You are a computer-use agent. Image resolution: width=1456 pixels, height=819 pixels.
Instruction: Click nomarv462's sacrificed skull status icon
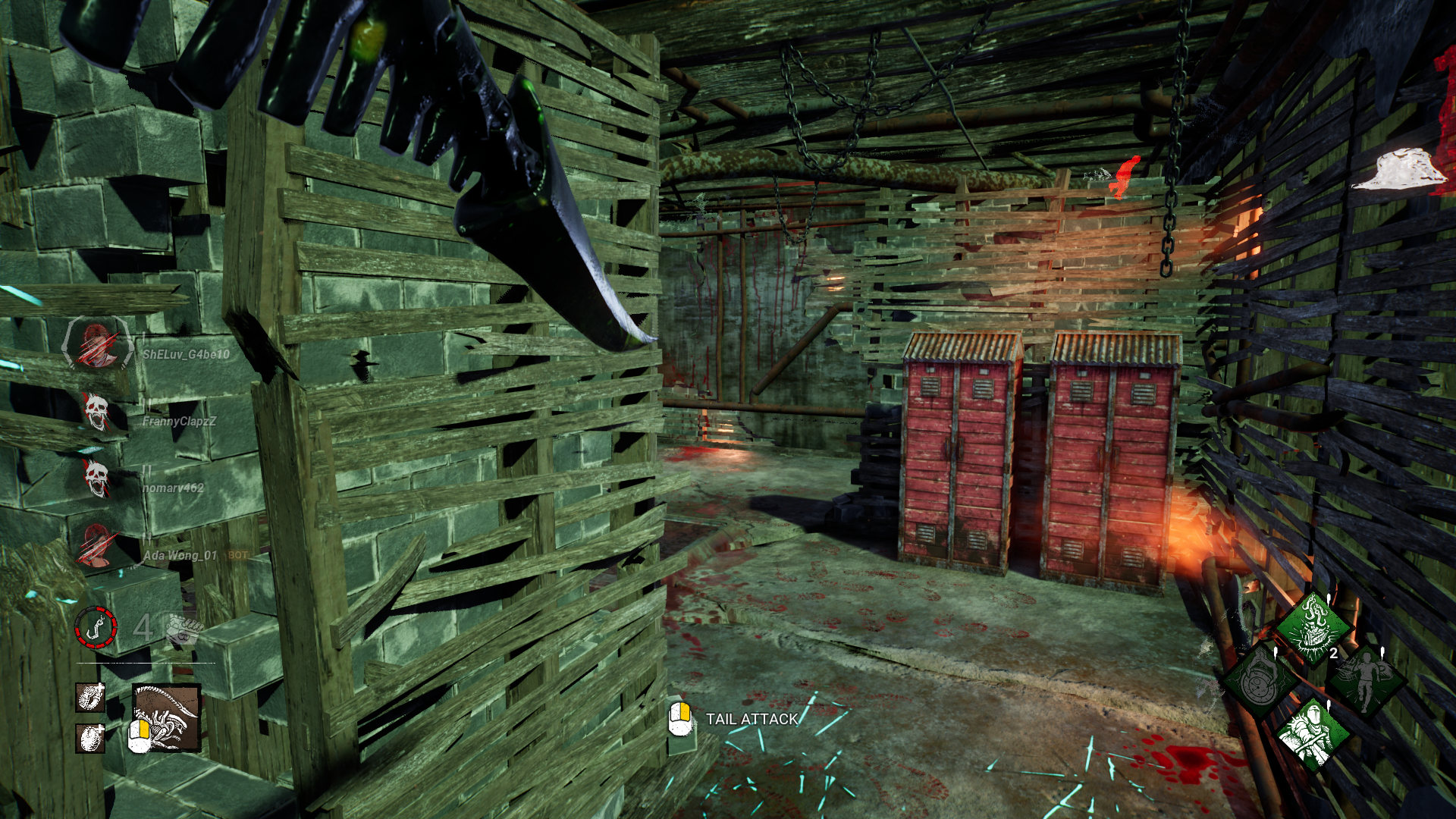pos(96,479)
